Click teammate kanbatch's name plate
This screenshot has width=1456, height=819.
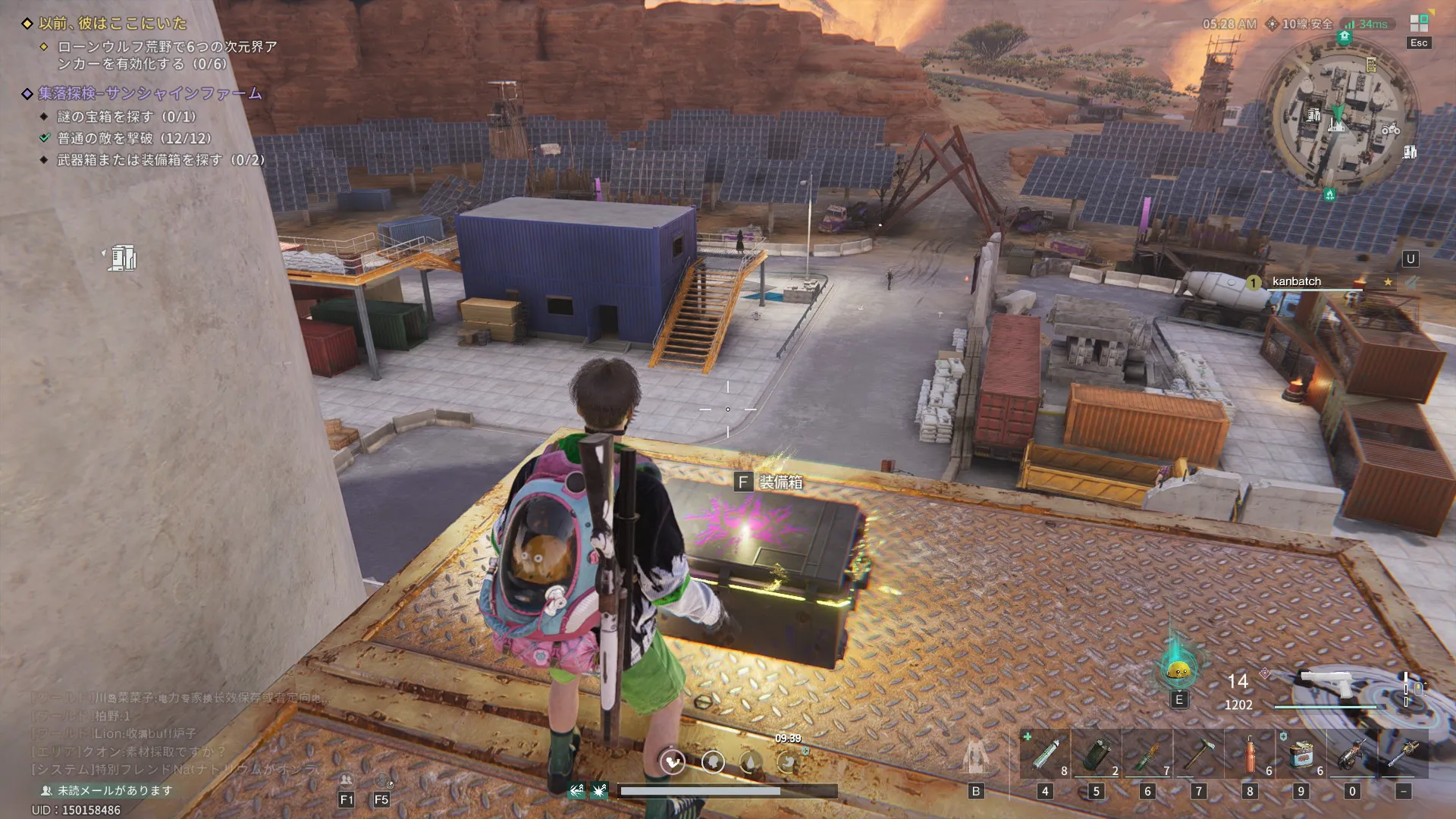pyautogui.click(x=1296, y=281)
